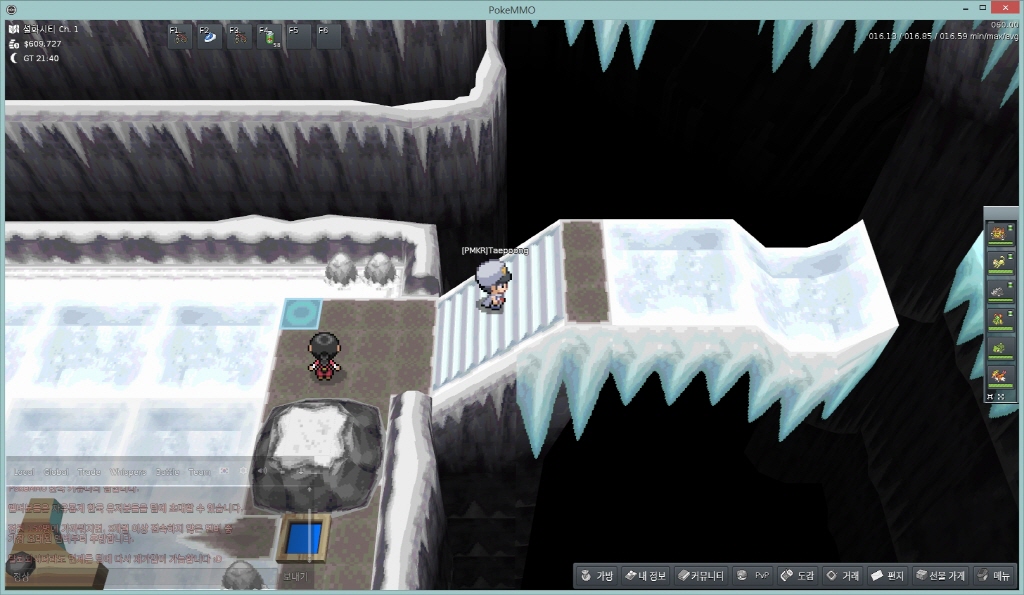
Task: Click the 보내기 send chat button
Action: coord(295,576)
